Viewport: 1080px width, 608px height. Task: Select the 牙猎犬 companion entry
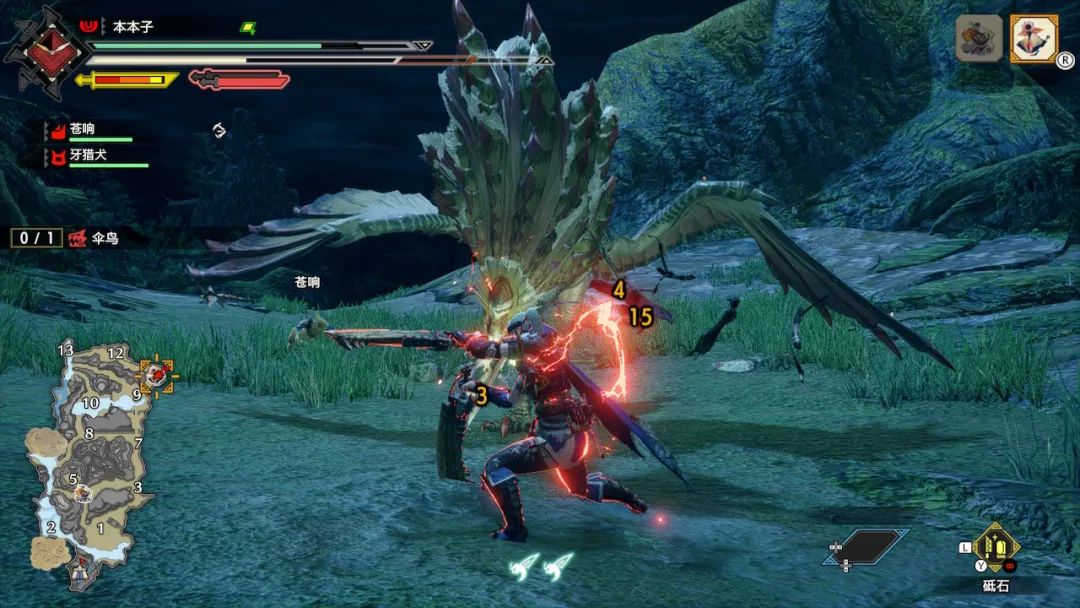point(95,157)
